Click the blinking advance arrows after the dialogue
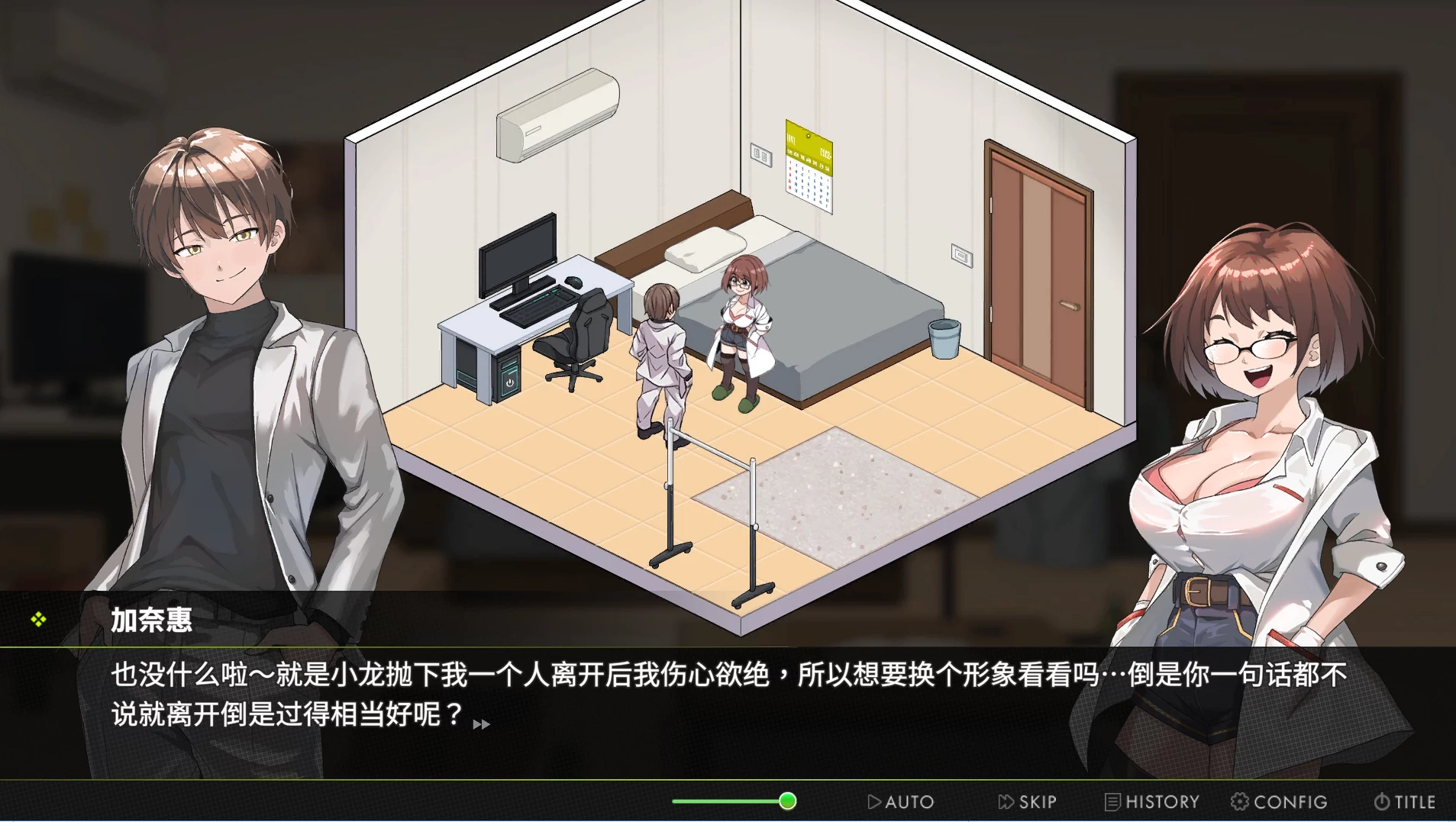The image size is (1456, 822). pos(481,725)
